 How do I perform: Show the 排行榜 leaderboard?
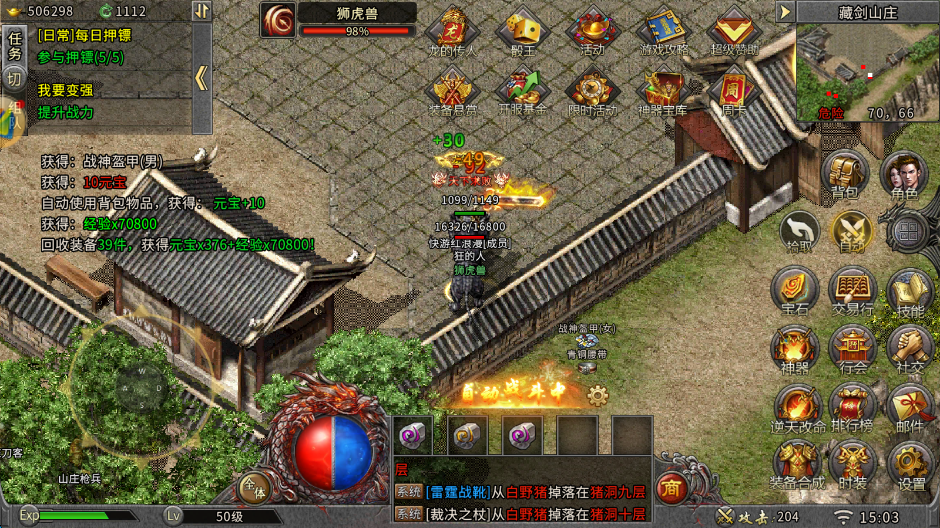[852, 407]
